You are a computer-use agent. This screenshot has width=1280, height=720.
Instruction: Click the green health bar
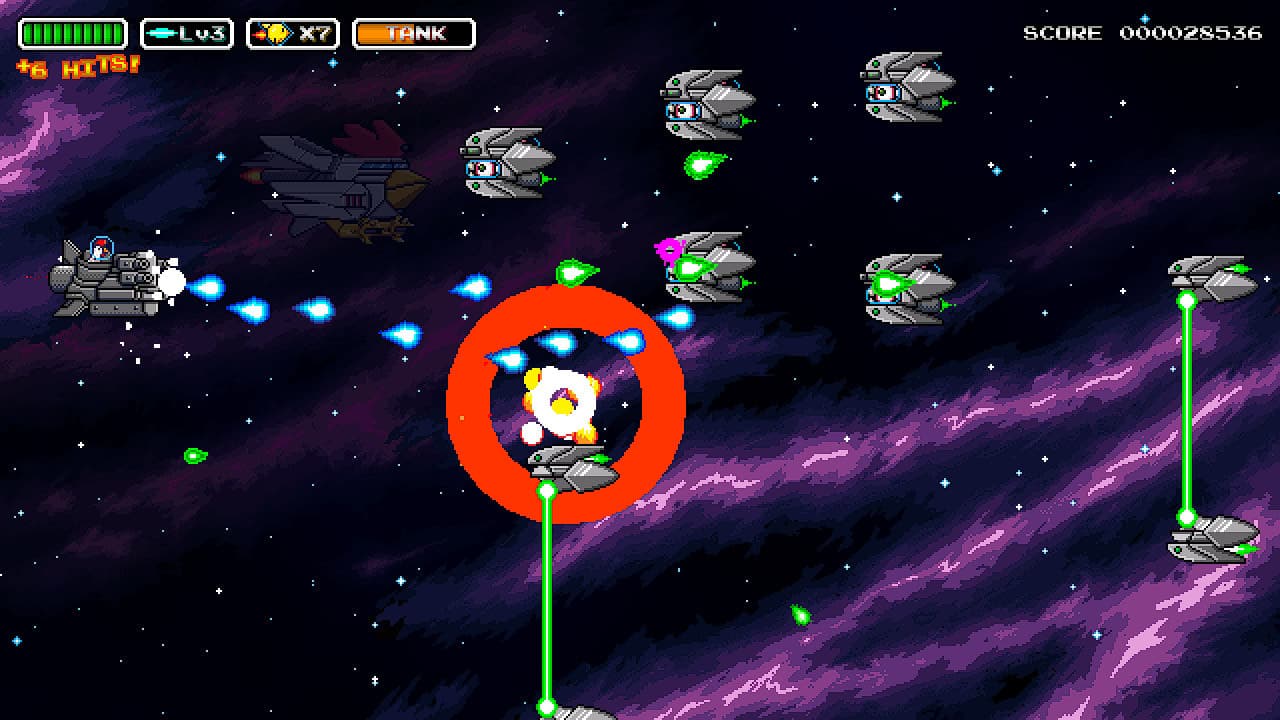70,33
